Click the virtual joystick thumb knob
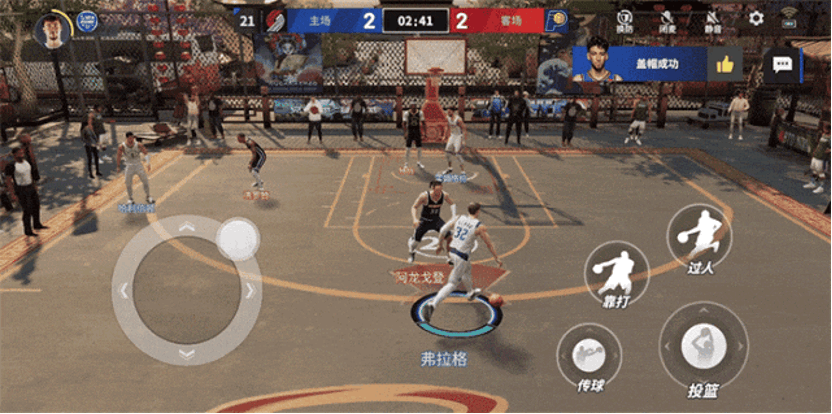Viewport: 832px width, 414px height. point(238,239)
